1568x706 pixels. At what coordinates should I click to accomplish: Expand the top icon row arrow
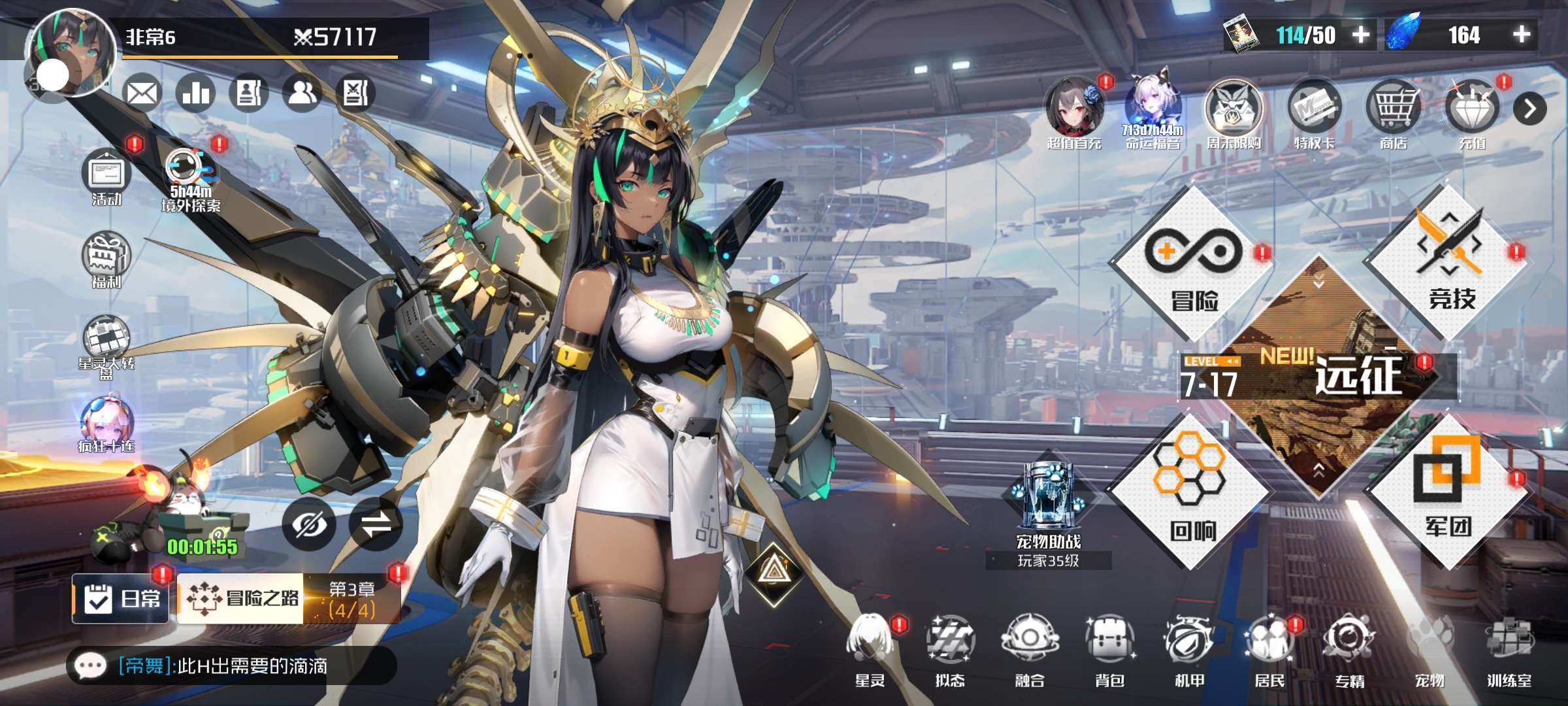point(1529,109)
